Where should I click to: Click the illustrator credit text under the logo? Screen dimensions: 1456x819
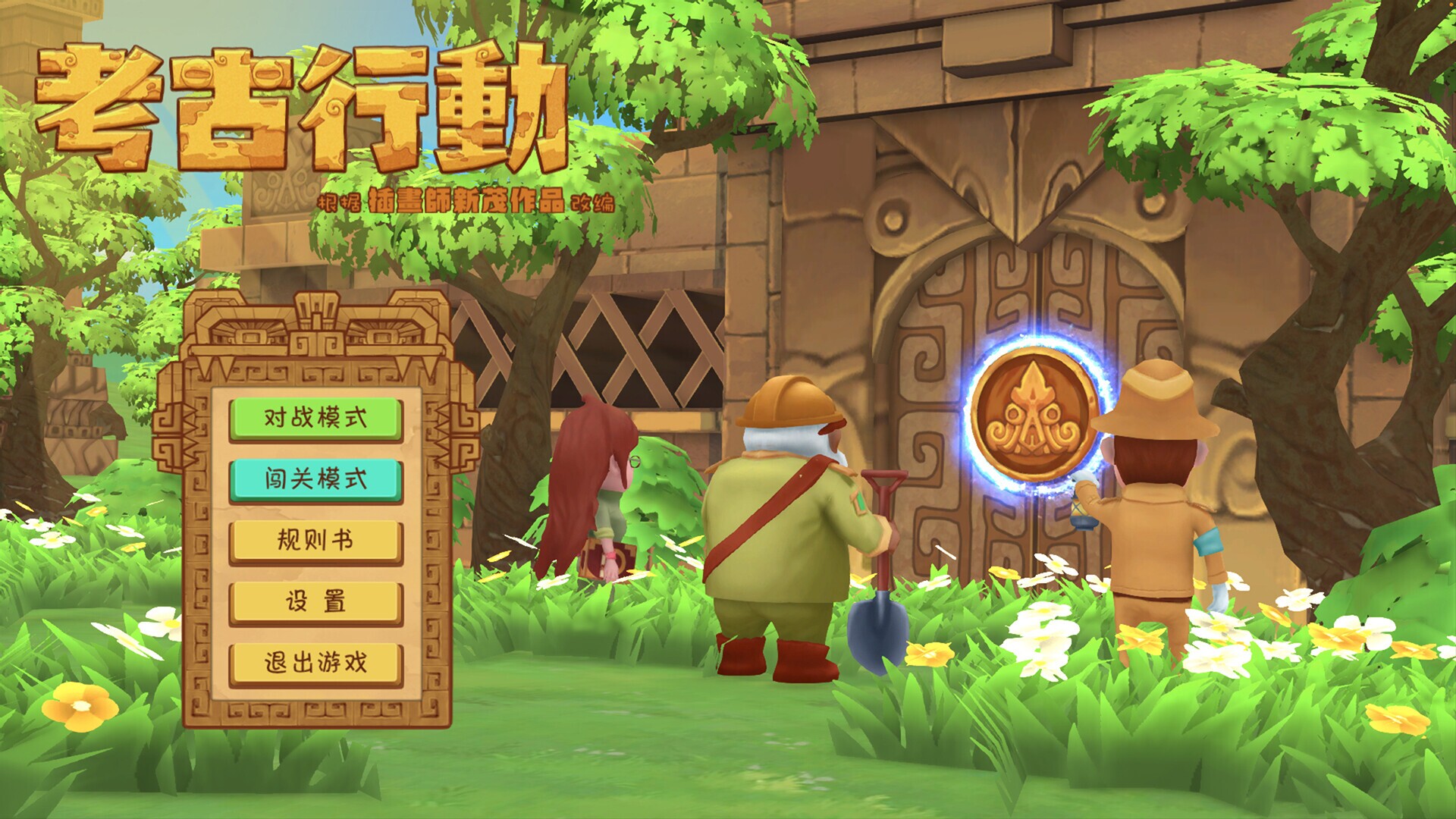click(x=466, y=201)
